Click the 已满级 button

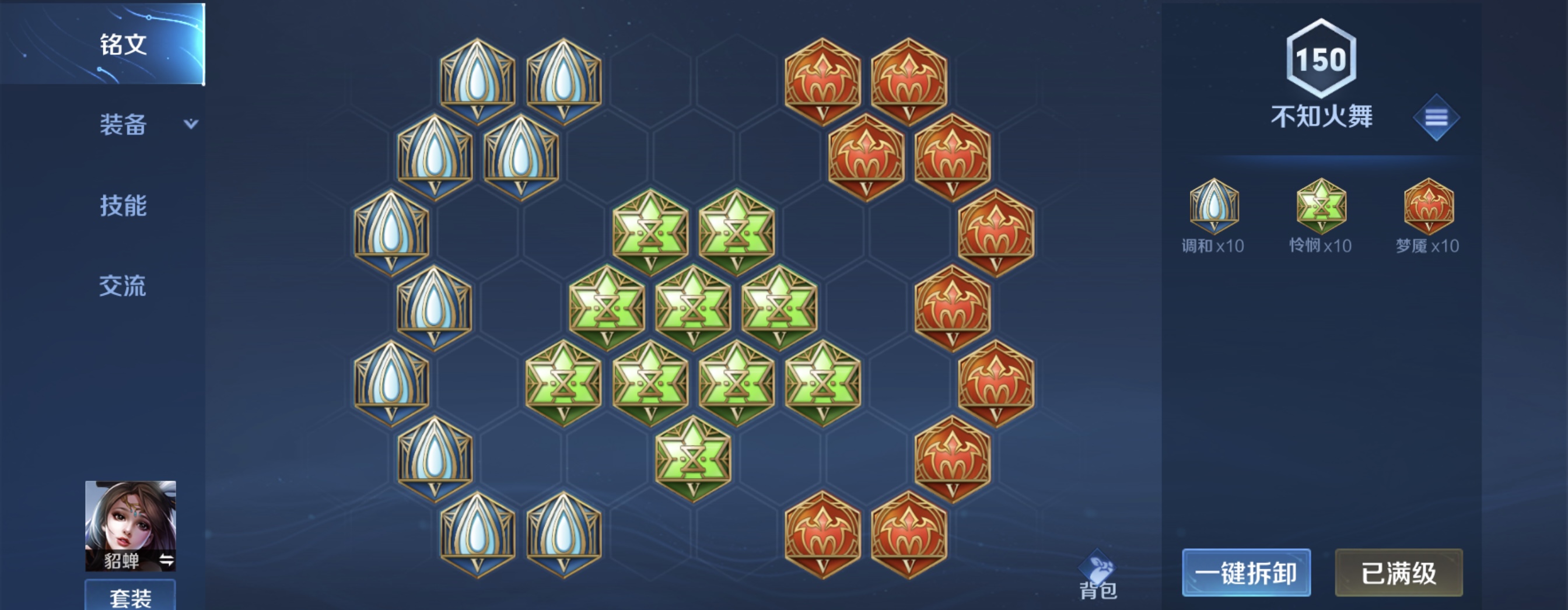[x=1398, y=573]
